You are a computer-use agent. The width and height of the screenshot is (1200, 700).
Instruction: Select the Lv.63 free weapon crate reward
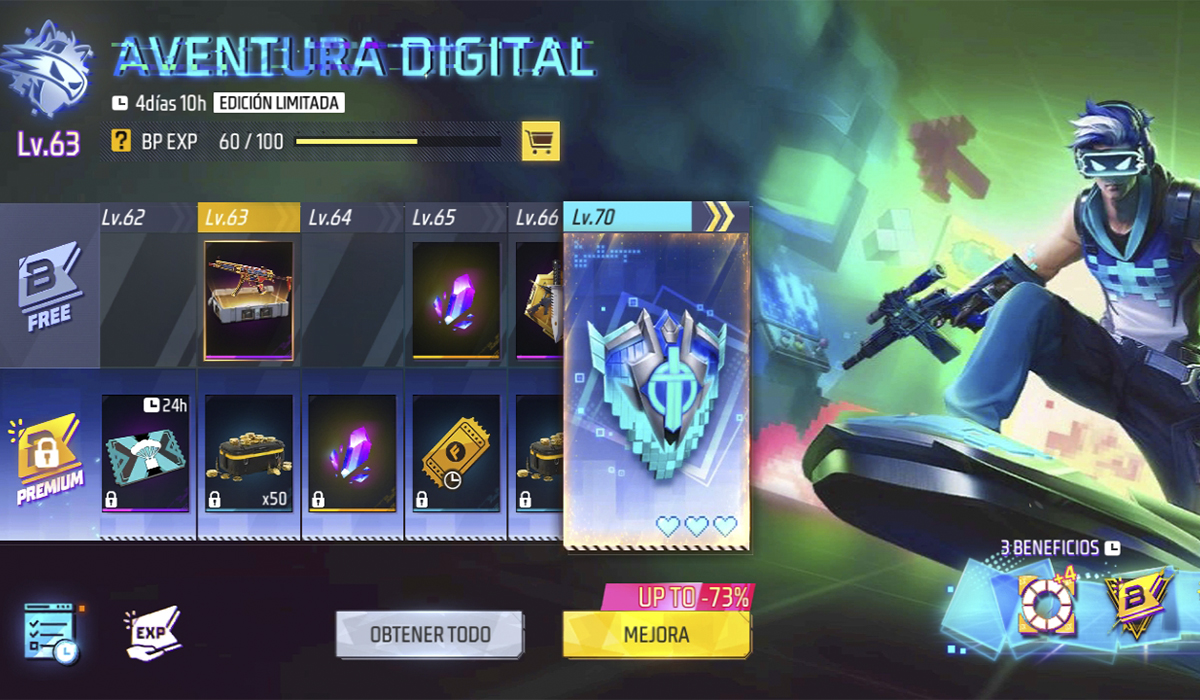click(x=249, y=299)
